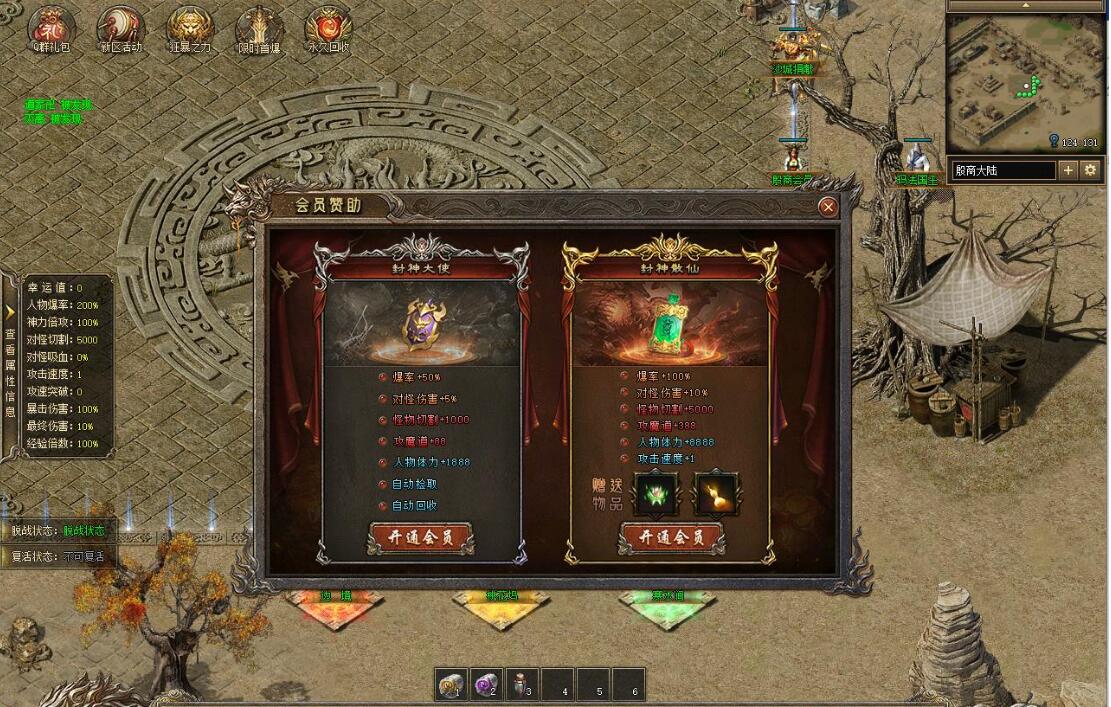Image resolution: width=1111 pixels, height=707 pixels.
Task: Collapse the minimap with the top arrow
Action: pos(1027,6)
